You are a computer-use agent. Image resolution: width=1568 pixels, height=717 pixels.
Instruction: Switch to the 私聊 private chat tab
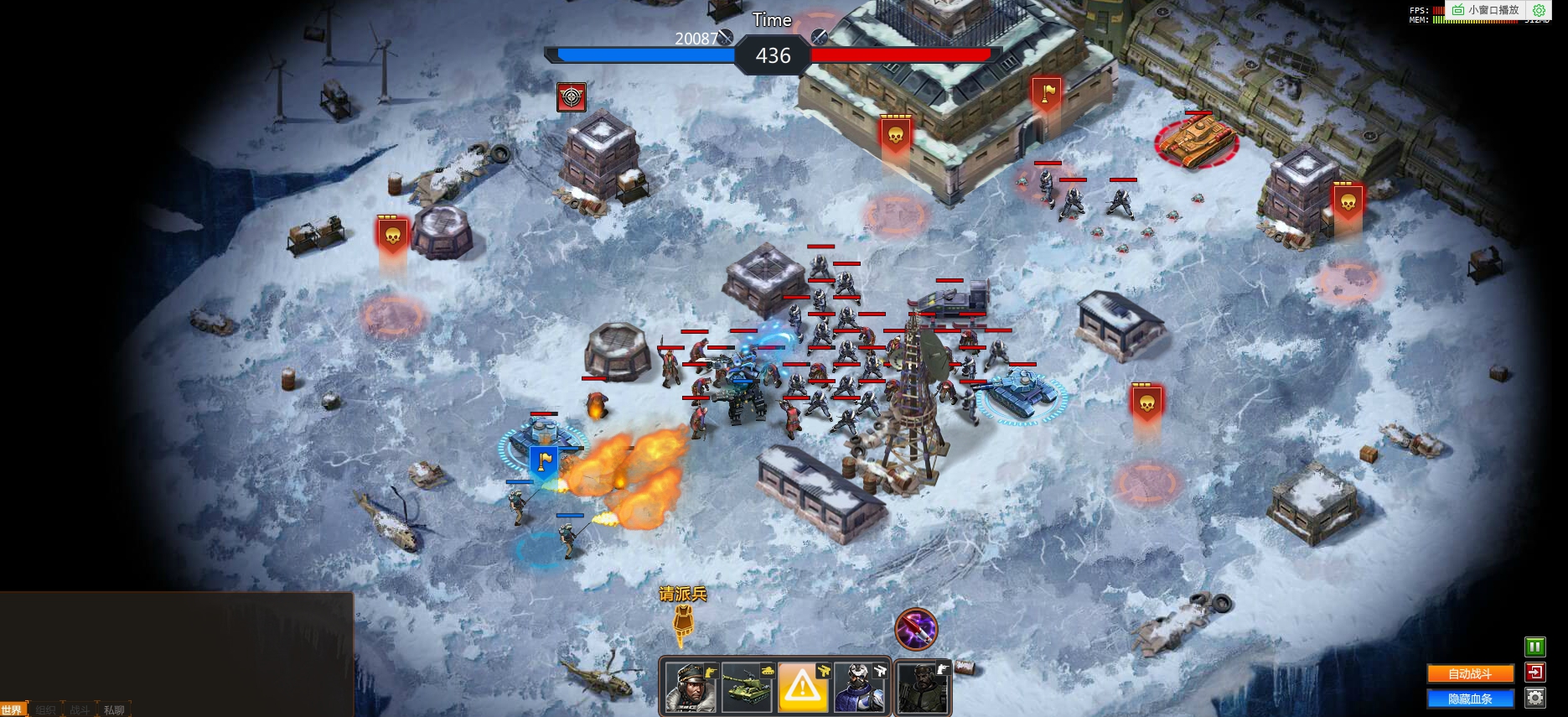pos(114,710)
